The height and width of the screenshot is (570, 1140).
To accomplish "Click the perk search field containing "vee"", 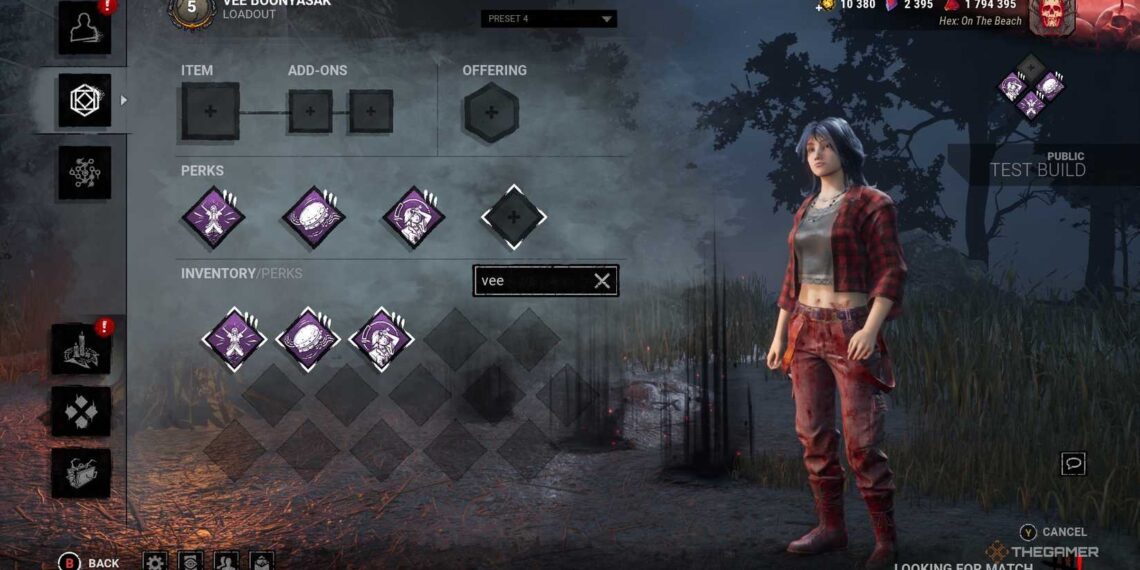I will [x=532, y=281].
